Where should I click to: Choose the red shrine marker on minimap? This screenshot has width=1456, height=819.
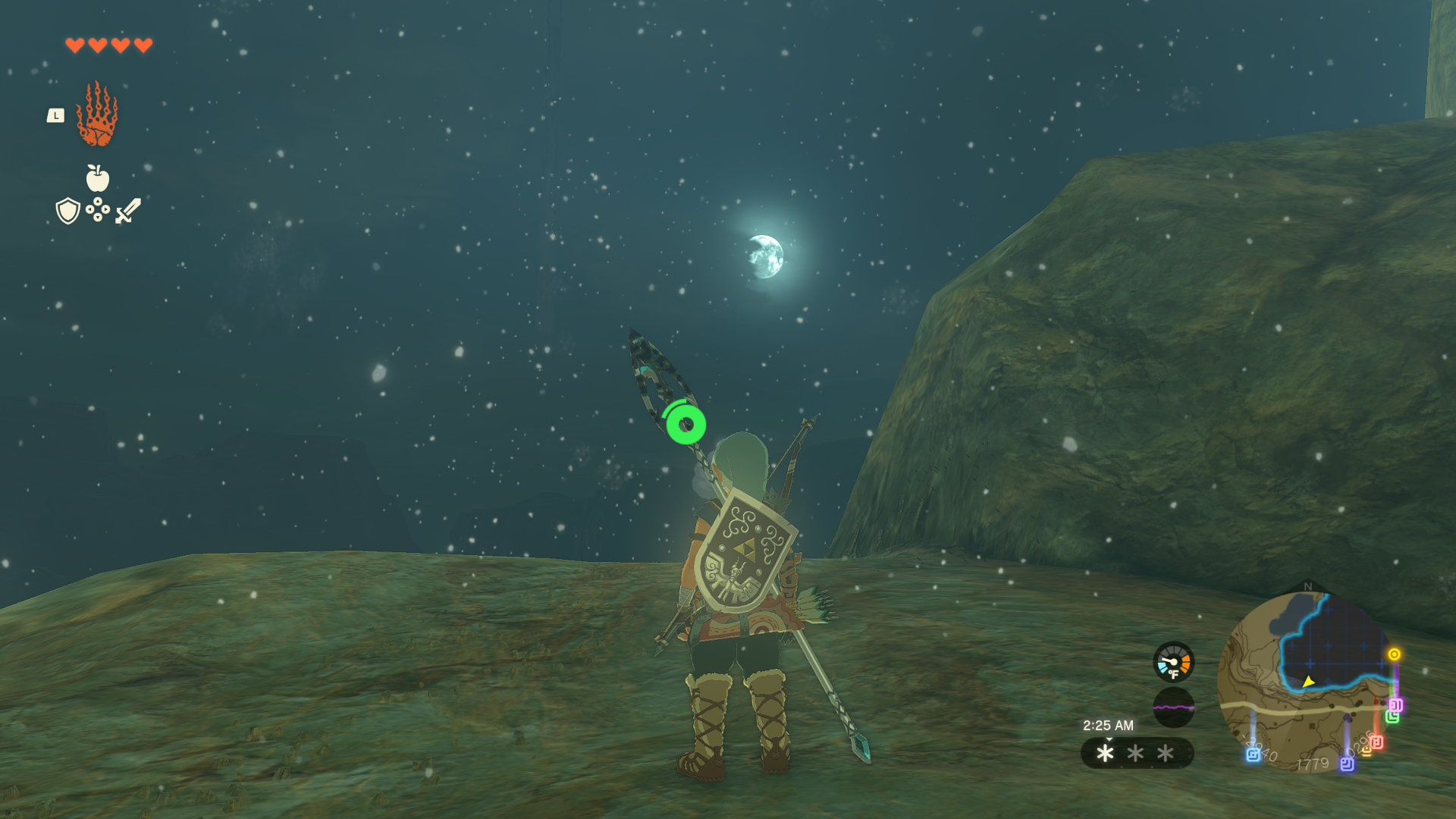1376,742
